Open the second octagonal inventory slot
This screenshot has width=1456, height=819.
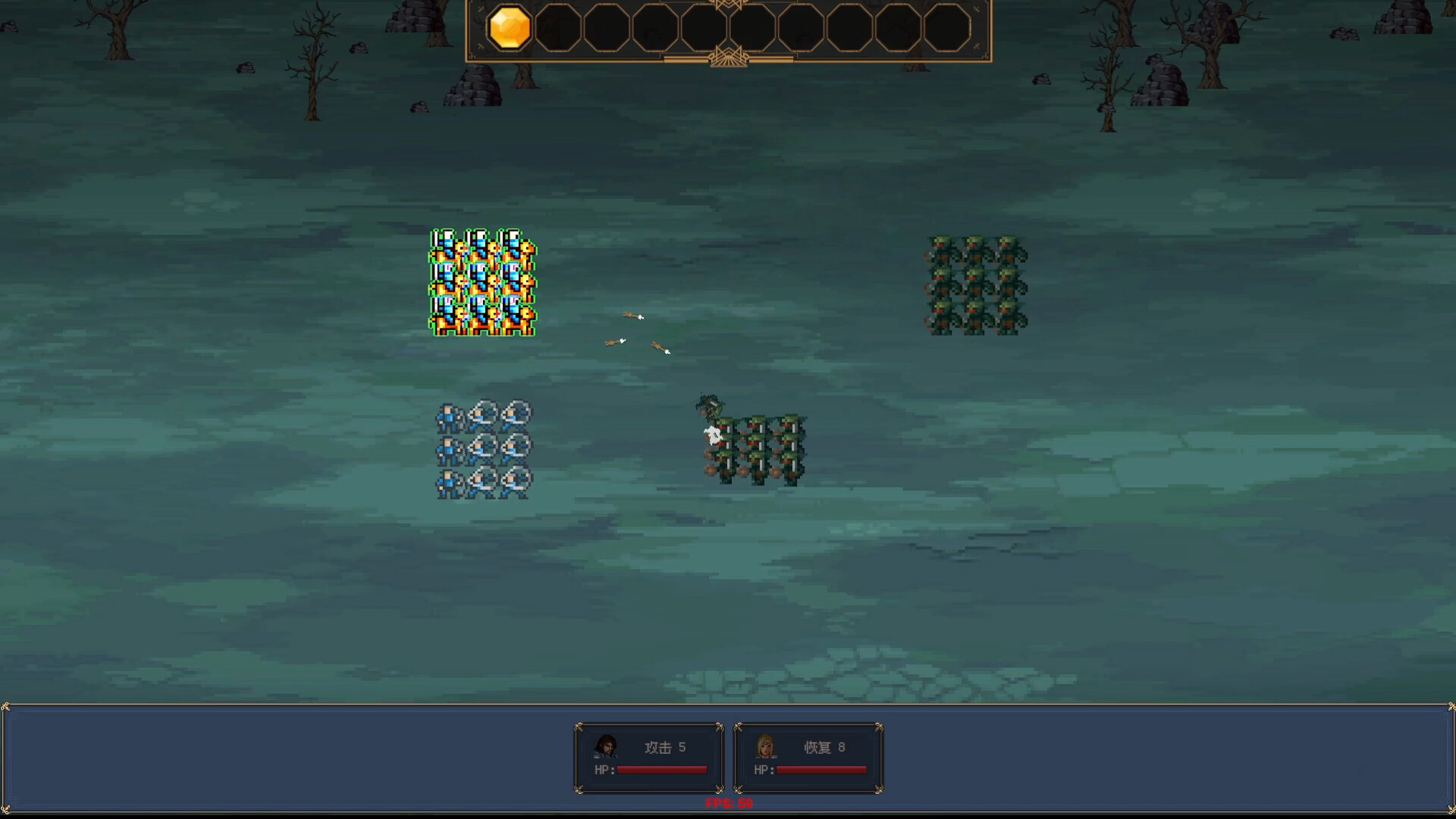(559, 29)
